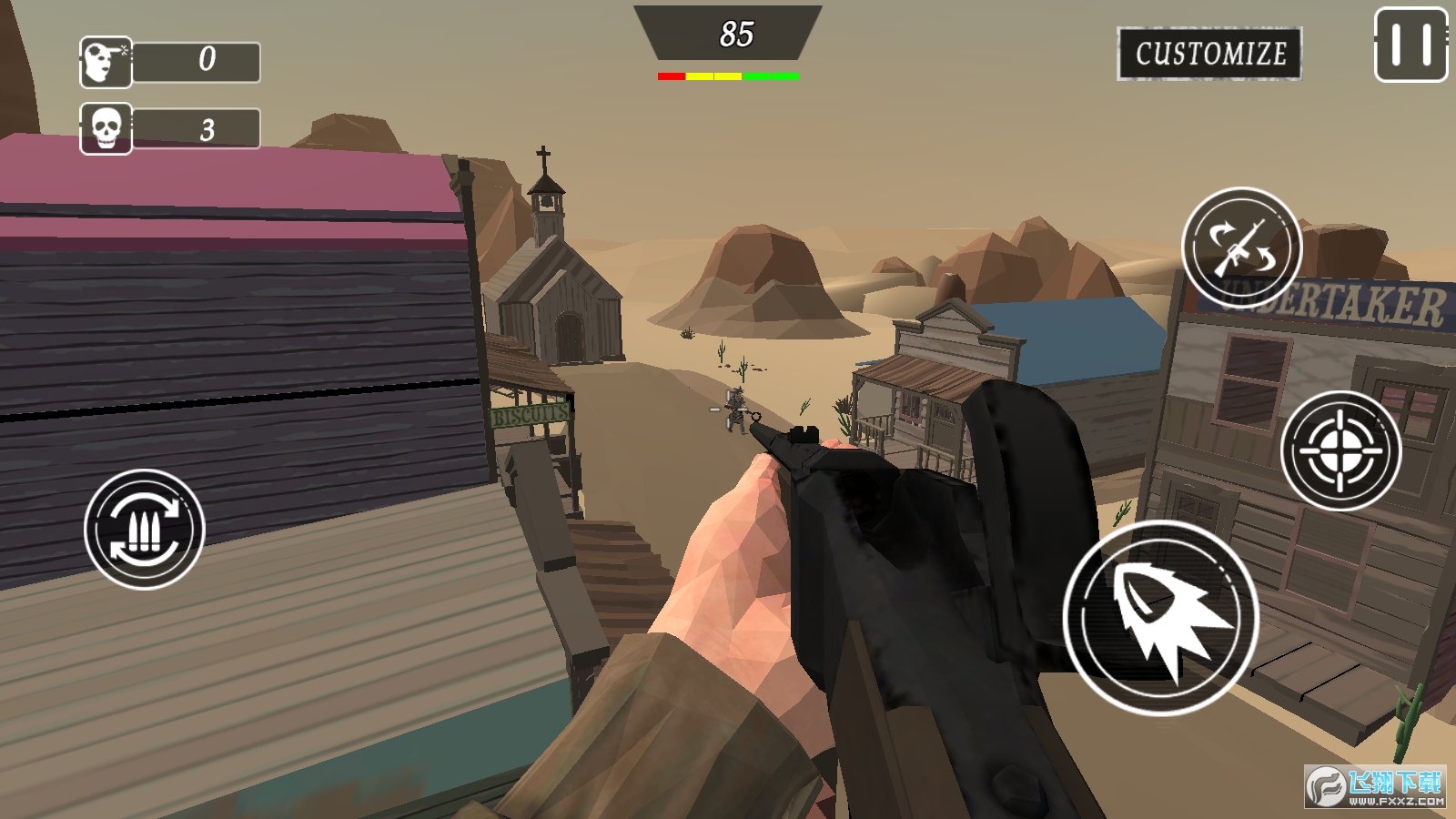Pause the game
Screen dimensions: 1456x819
click(x=1410, y=45)
